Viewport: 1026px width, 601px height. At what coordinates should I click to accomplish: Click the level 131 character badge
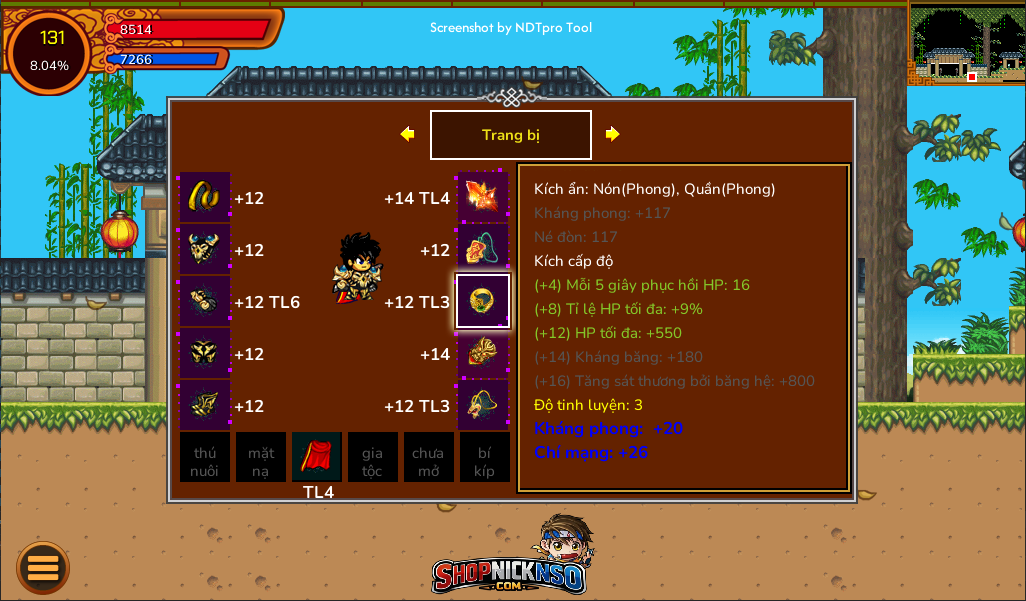(49, 51)
